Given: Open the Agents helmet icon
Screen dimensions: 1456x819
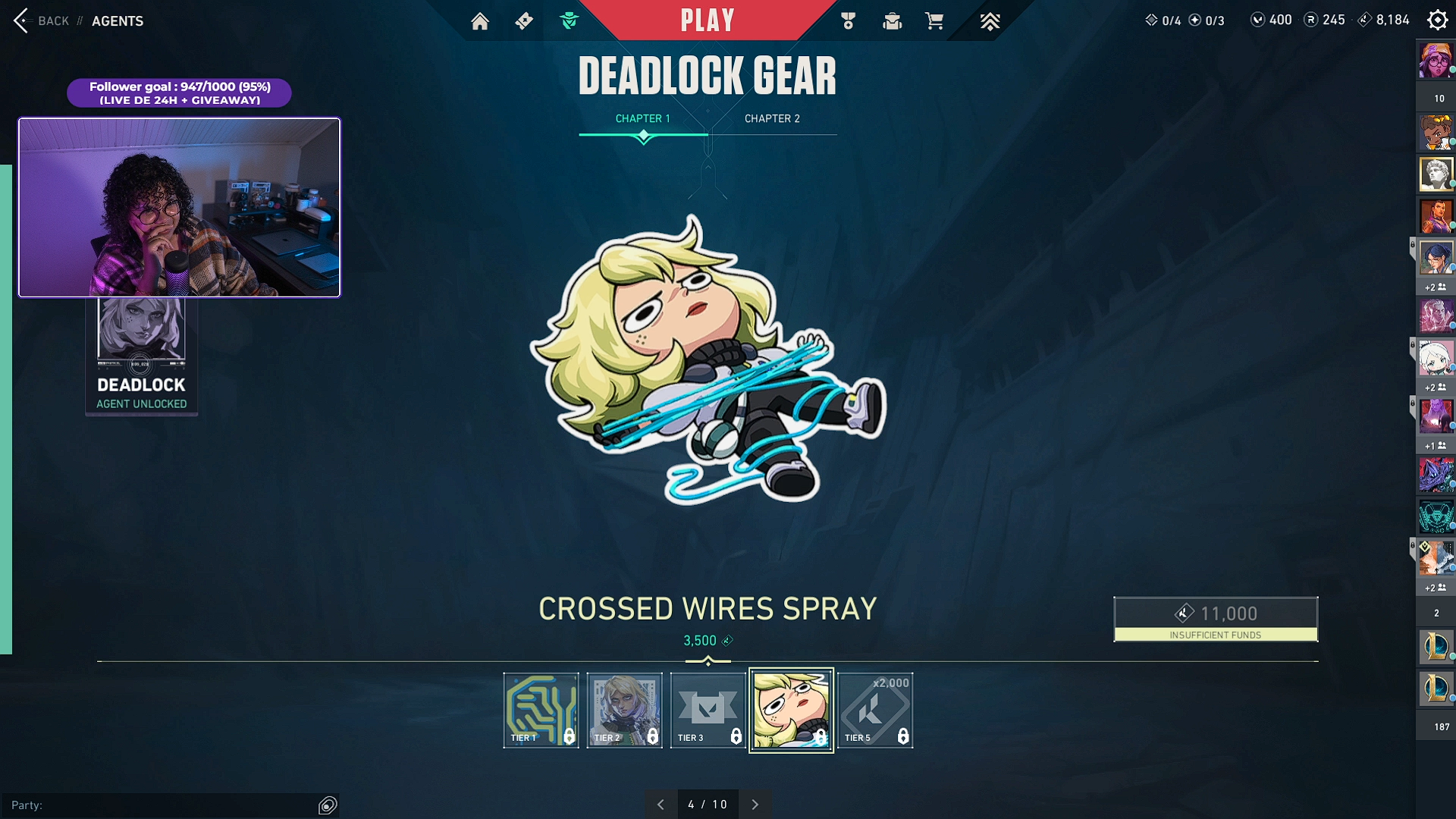Looking at the screenshot, I should pos(569,21).
